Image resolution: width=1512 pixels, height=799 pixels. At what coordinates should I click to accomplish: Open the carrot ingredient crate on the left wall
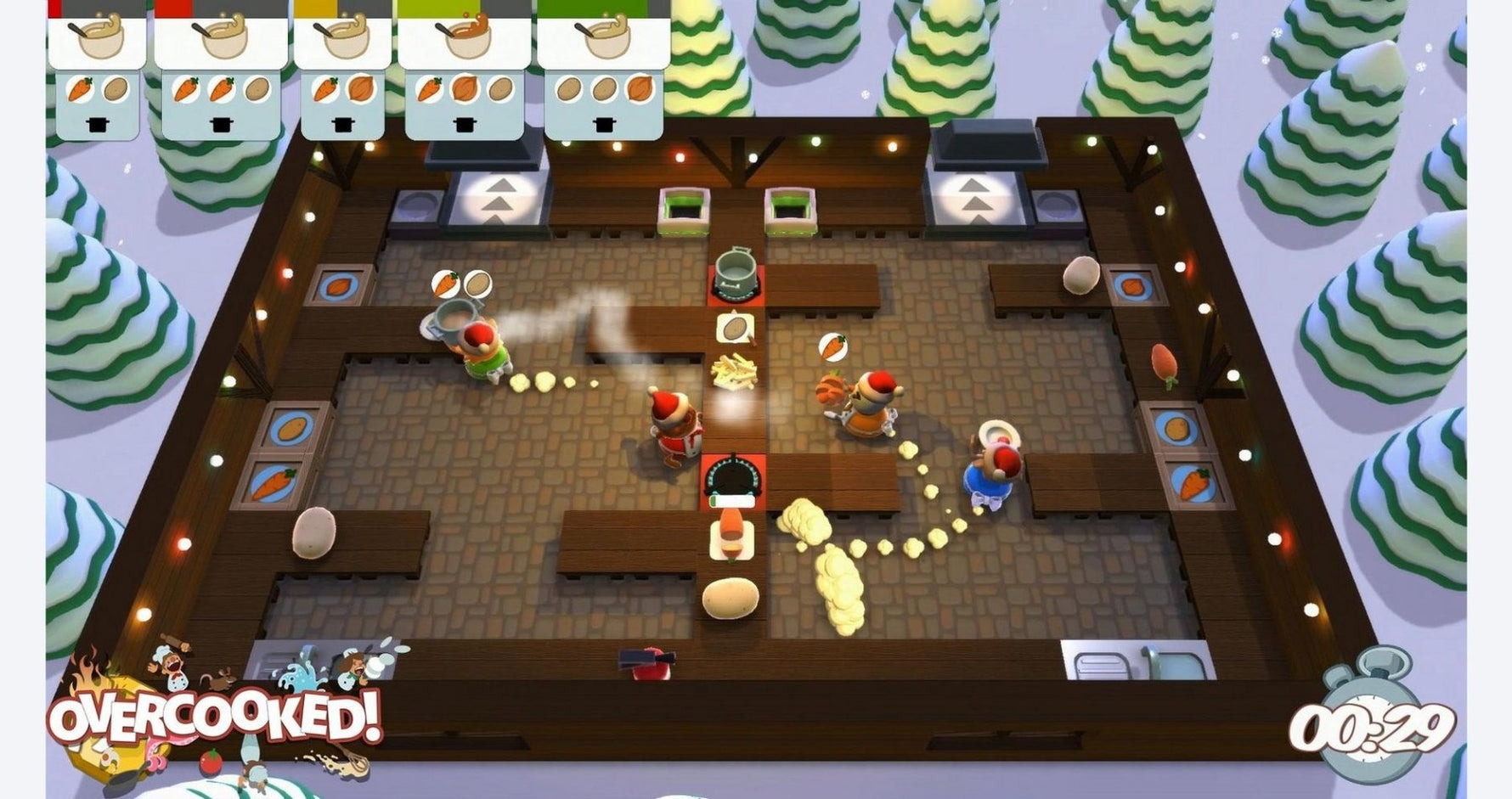pyautogui.click(x=274, y=481)
